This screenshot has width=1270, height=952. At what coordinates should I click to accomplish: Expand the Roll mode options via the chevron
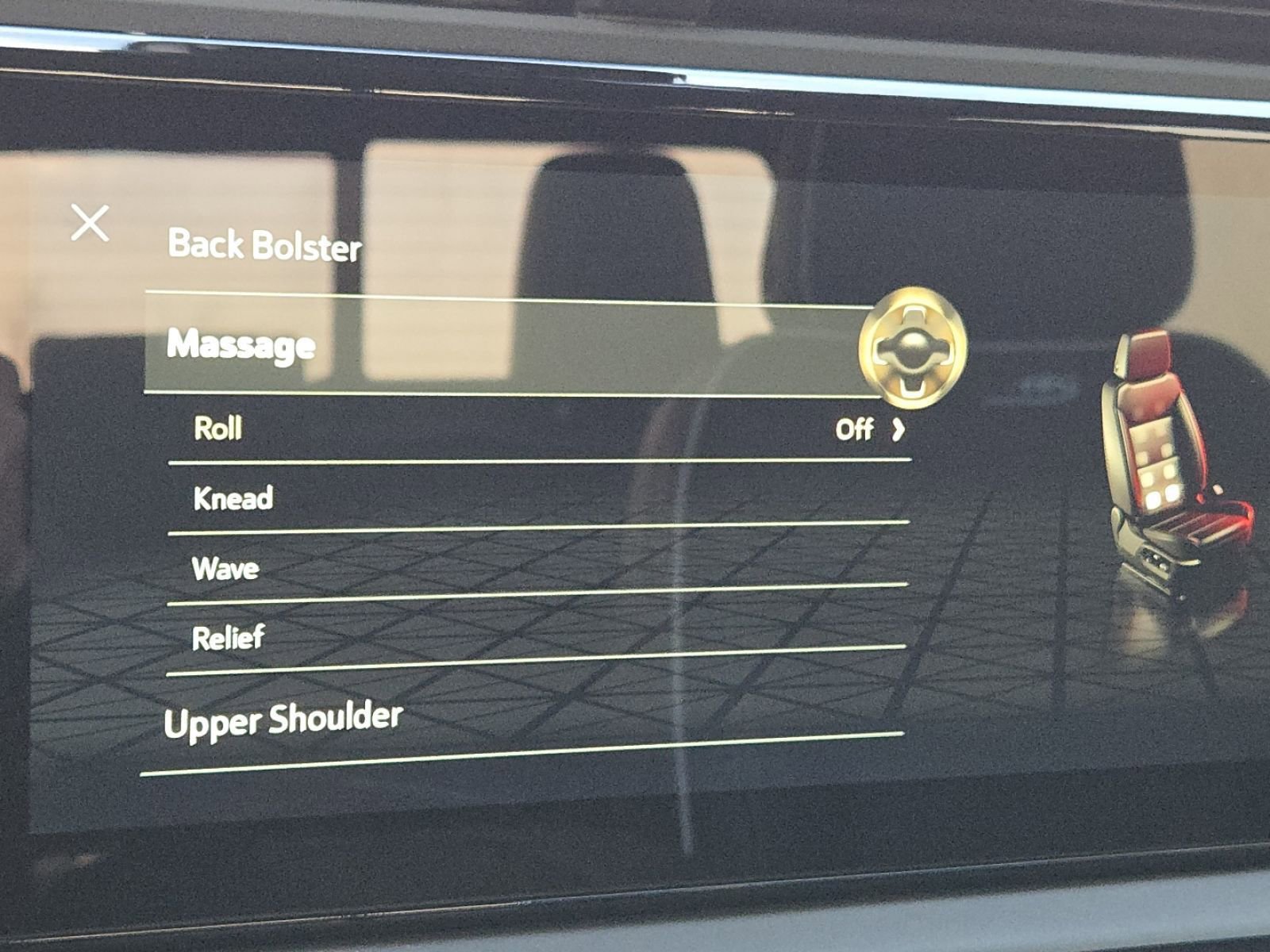[898, 430]
